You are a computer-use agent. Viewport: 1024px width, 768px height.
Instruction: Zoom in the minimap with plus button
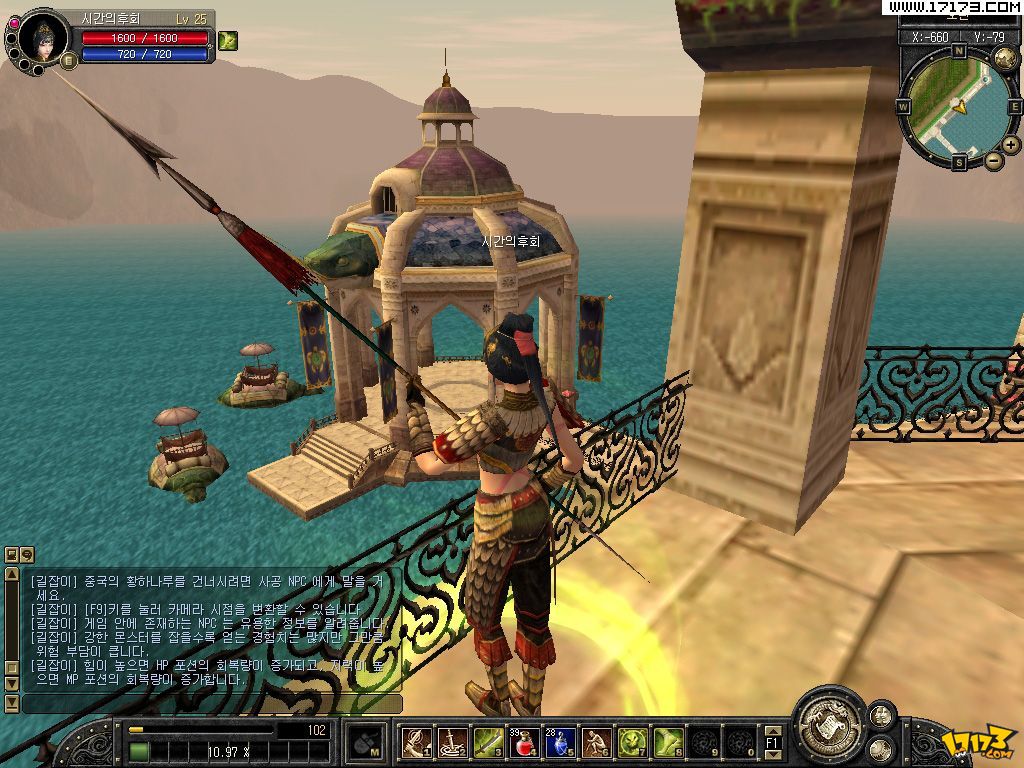[1011, 145]
